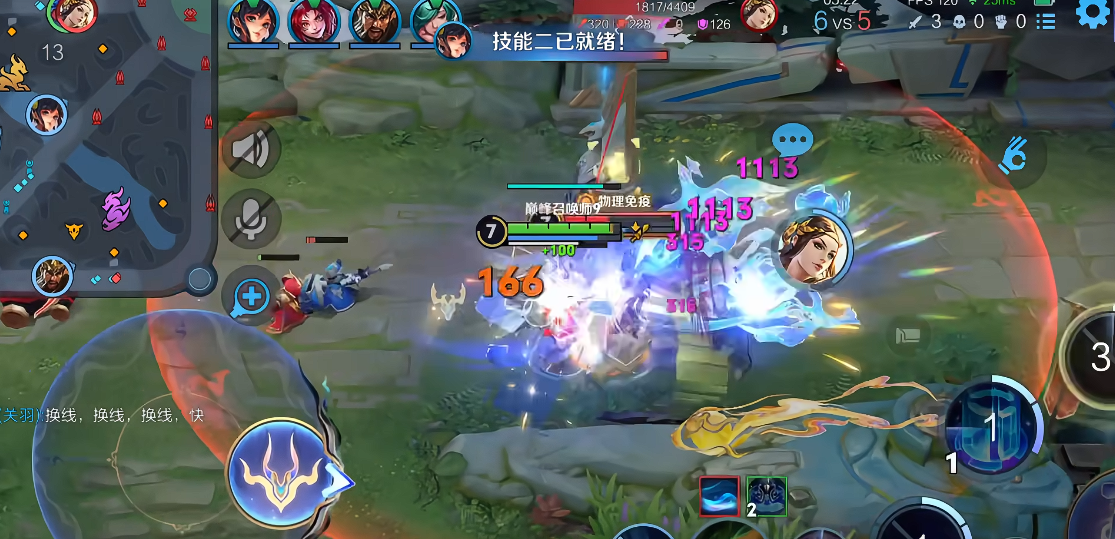Show the scoreboard list panel
The image size is (1115, 539).
click(1046, 21)
